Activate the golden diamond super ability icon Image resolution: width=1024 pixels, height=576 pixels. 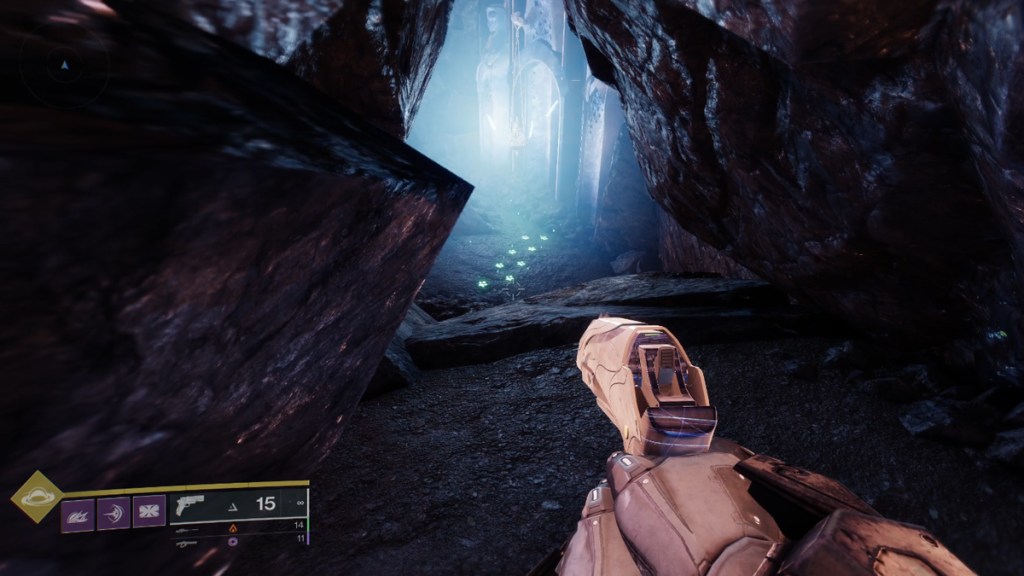(x=36, y=495)
